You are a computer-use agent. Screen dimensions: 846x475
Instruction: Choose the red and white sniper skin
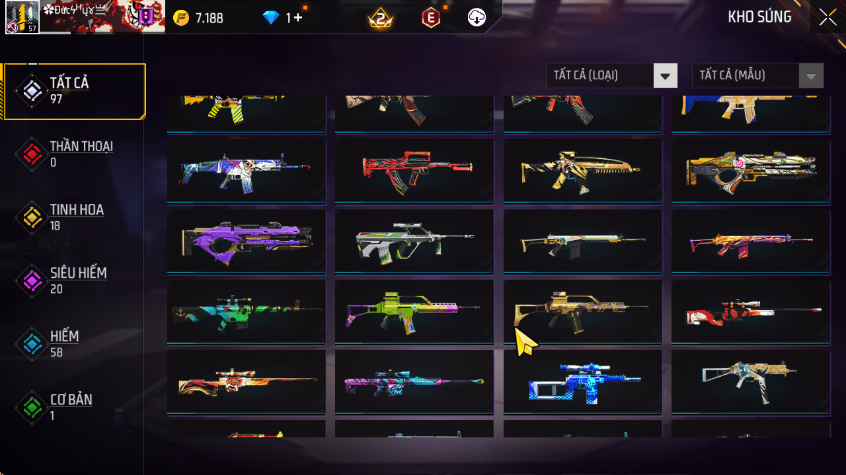751,311
